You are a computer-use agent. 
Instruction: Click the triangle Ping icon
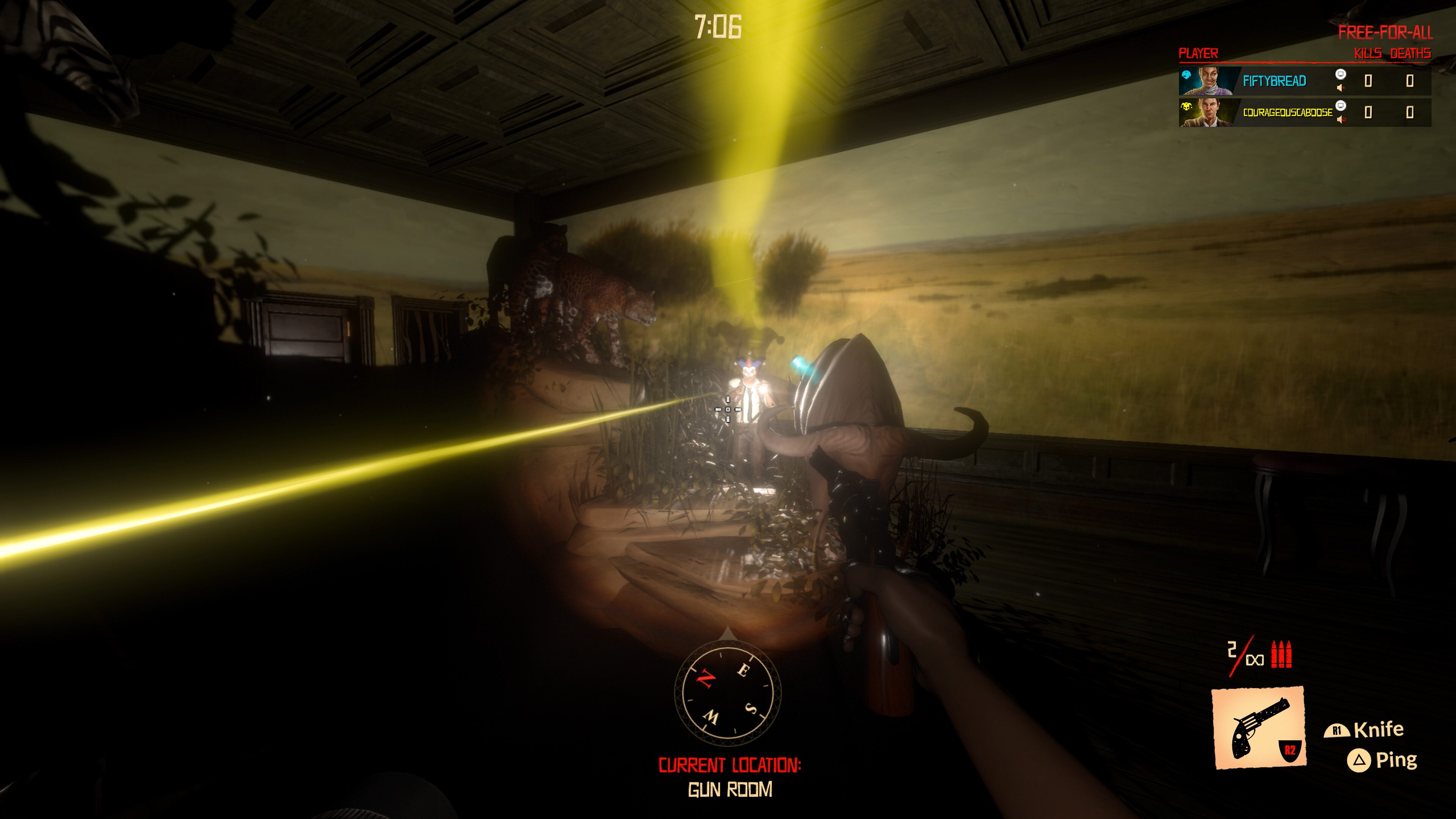(1359, 759)
